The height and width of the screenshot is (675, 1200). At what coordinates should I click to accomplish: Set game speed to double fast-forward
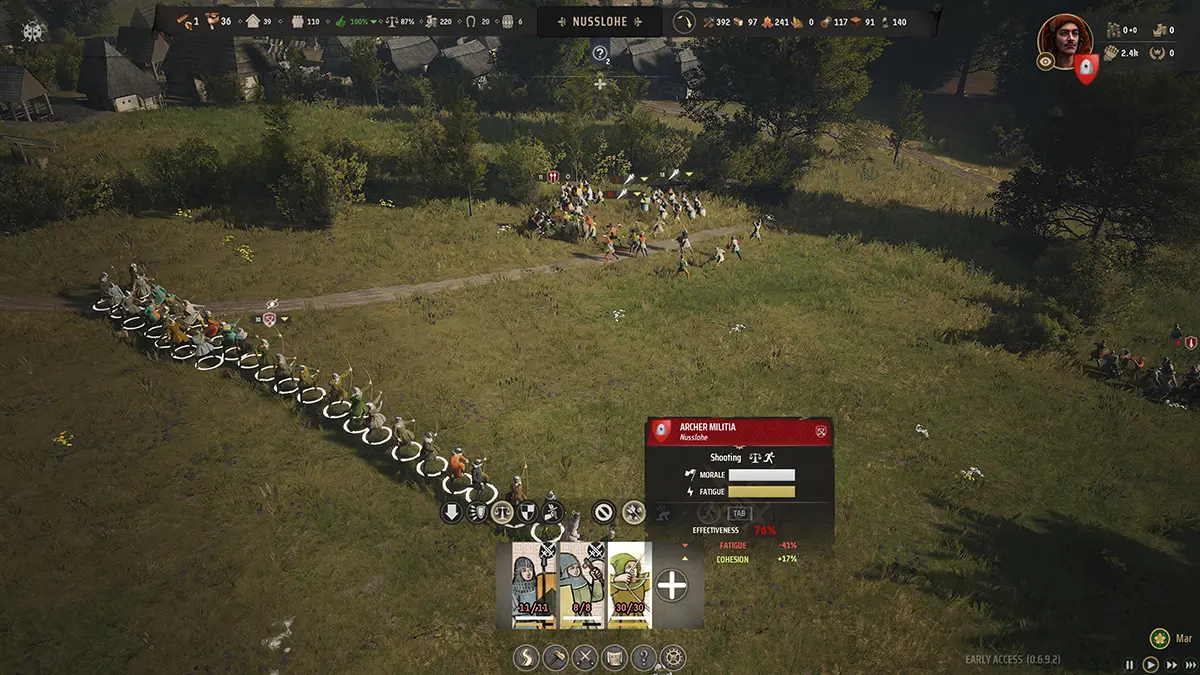pyautogui.click(x=1170, y=664)
